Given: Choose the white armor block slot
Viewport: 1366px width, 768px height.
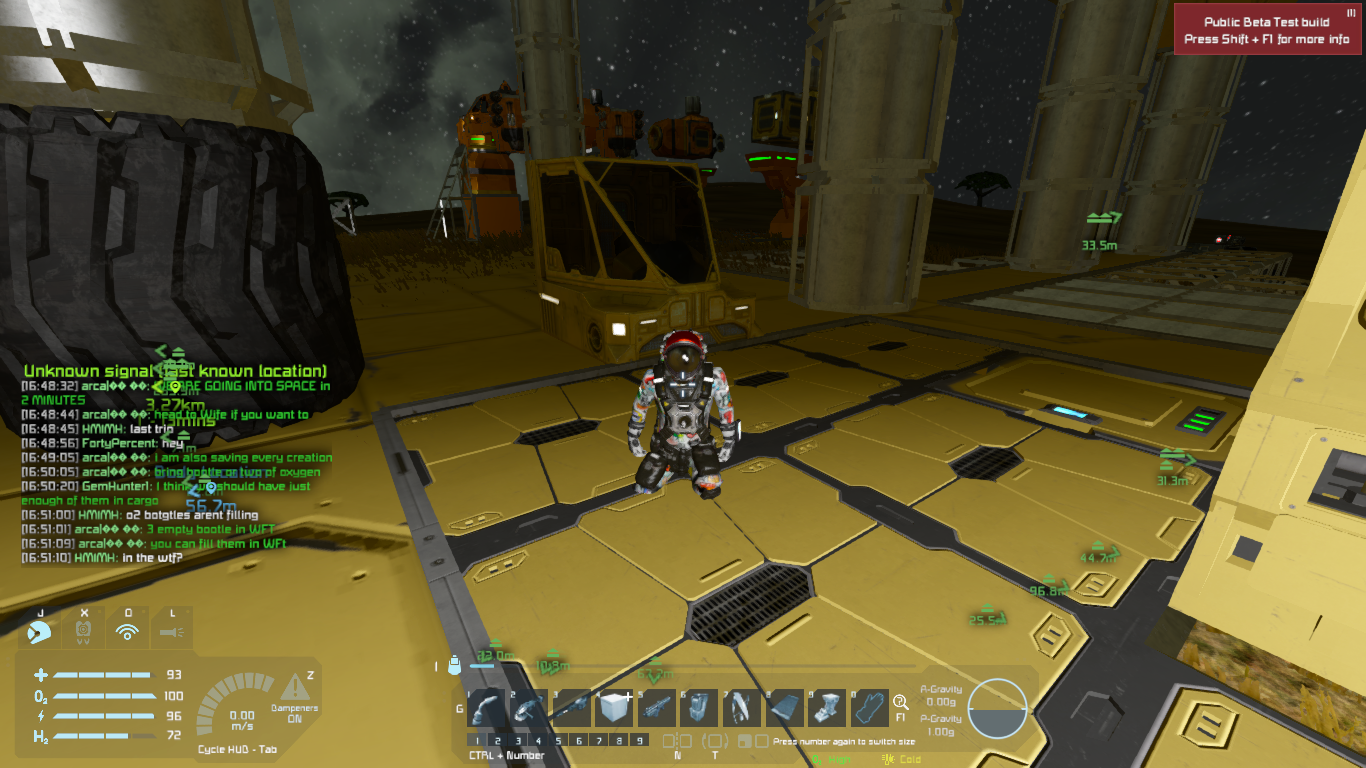Looking at the screenshot, I should click(614, 708).
